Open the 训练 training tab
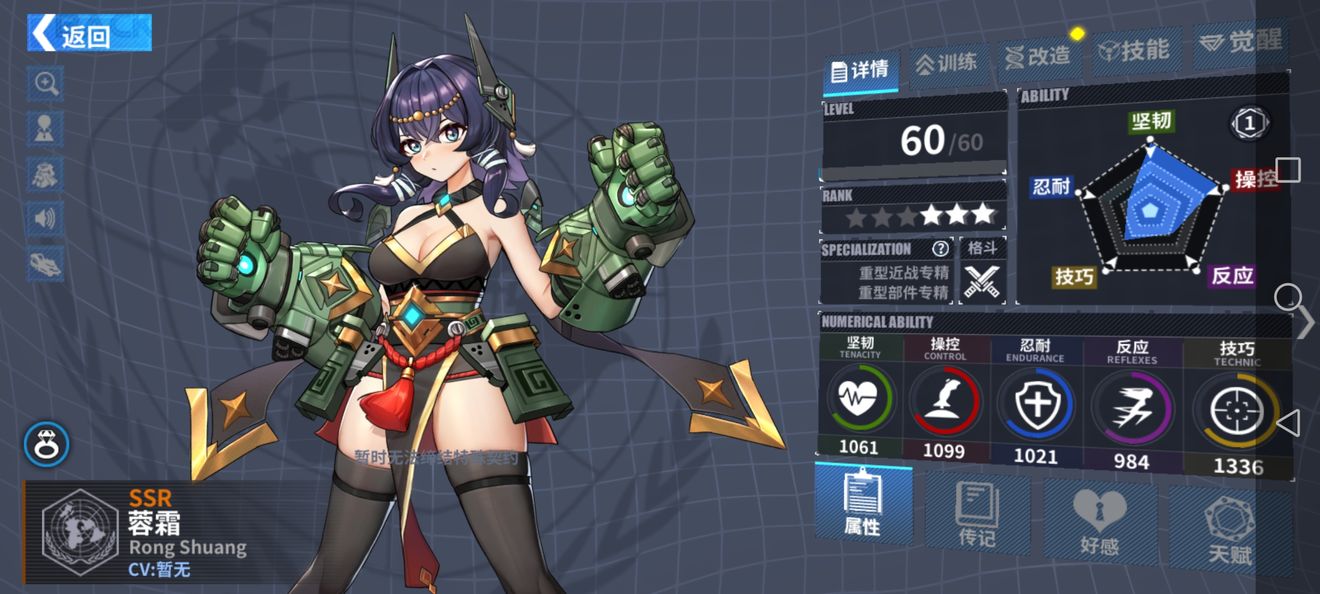Image resolution: width=1320 pixels, height=594 pixels. (x=946, y=63)
